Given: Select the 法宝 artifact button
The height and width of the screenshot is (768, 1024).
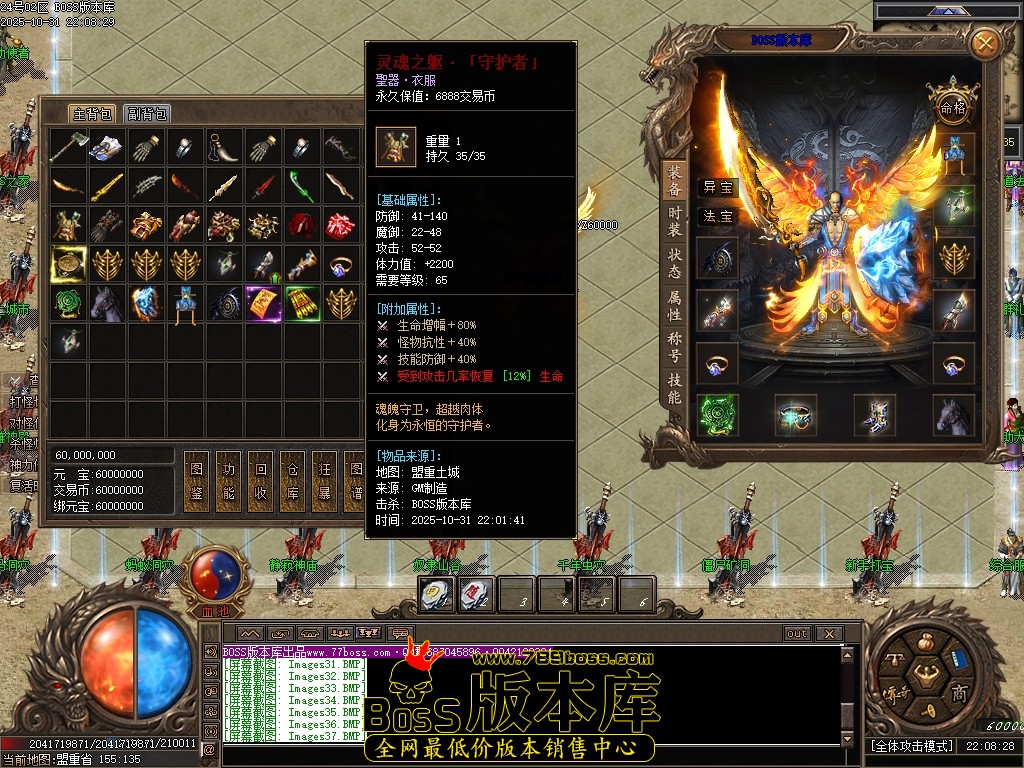Looking at the screenshot, I should [x=717, y=216].
